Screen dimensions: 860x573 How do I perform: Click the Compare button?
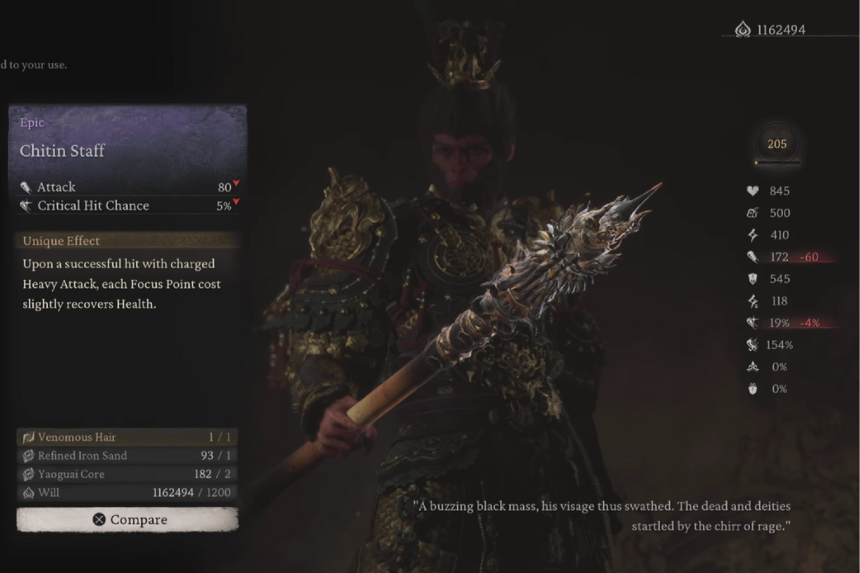tap(128, 519)
